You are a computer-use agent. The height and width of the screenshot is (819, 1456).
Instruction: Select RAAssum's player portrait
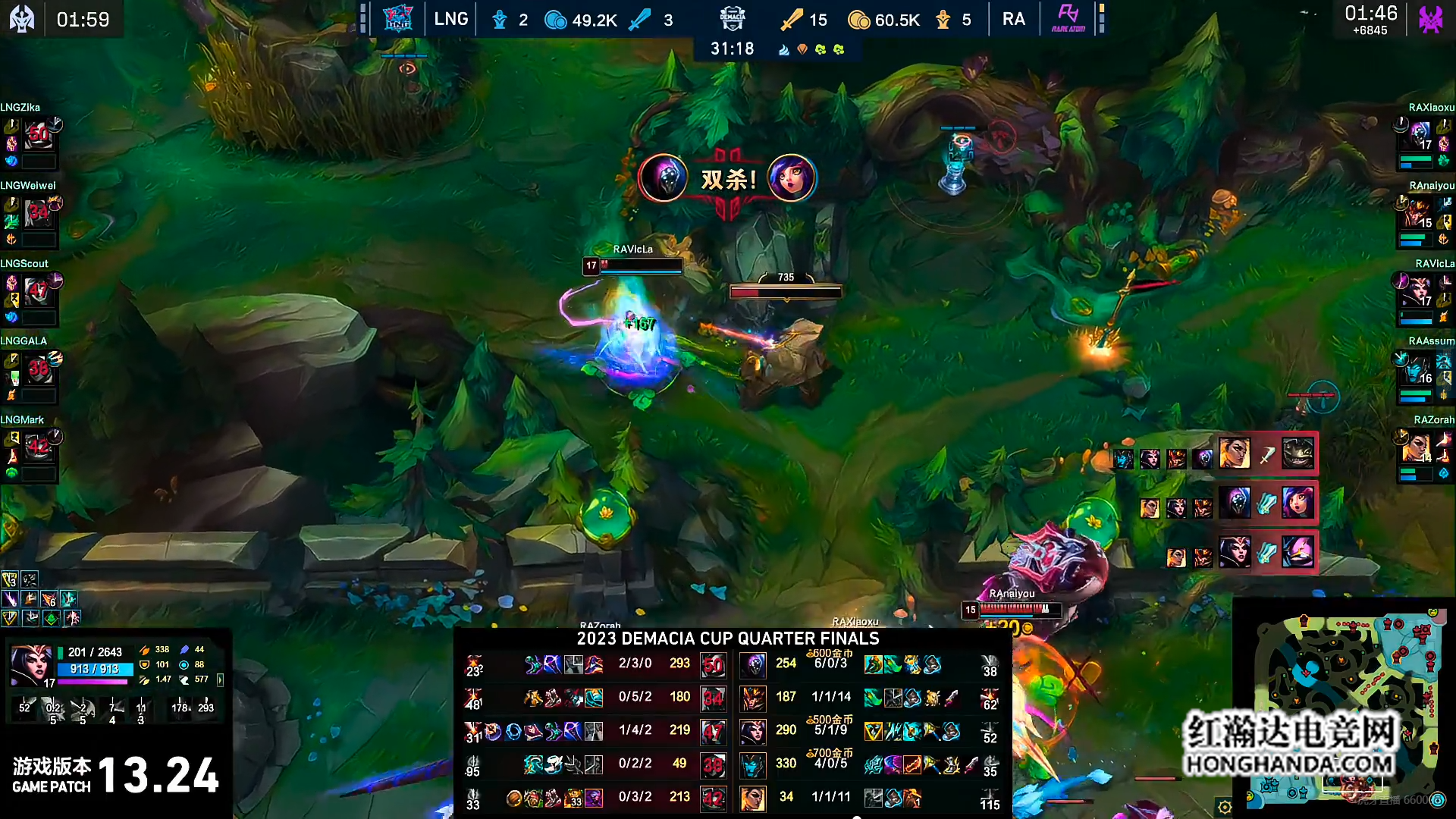(1420, 370)
